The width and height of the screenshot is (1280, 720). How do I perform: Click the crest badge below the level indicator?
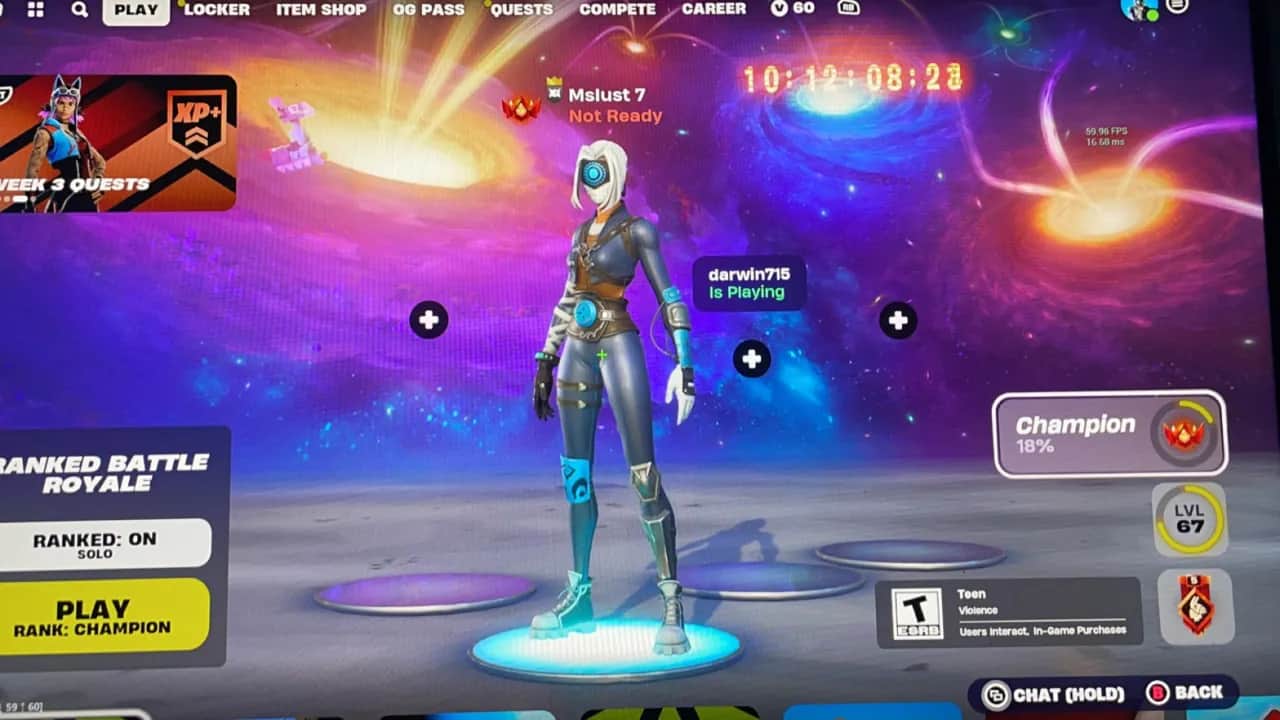pyautogui.click(x=1196, y=606)
